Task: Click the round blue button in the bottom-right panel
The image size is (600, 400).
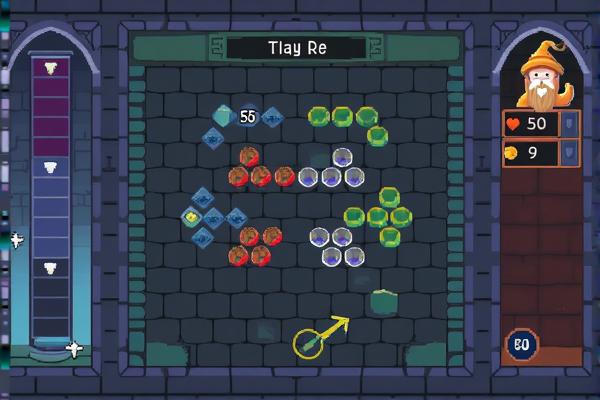Action: click(x=520, y=344)
